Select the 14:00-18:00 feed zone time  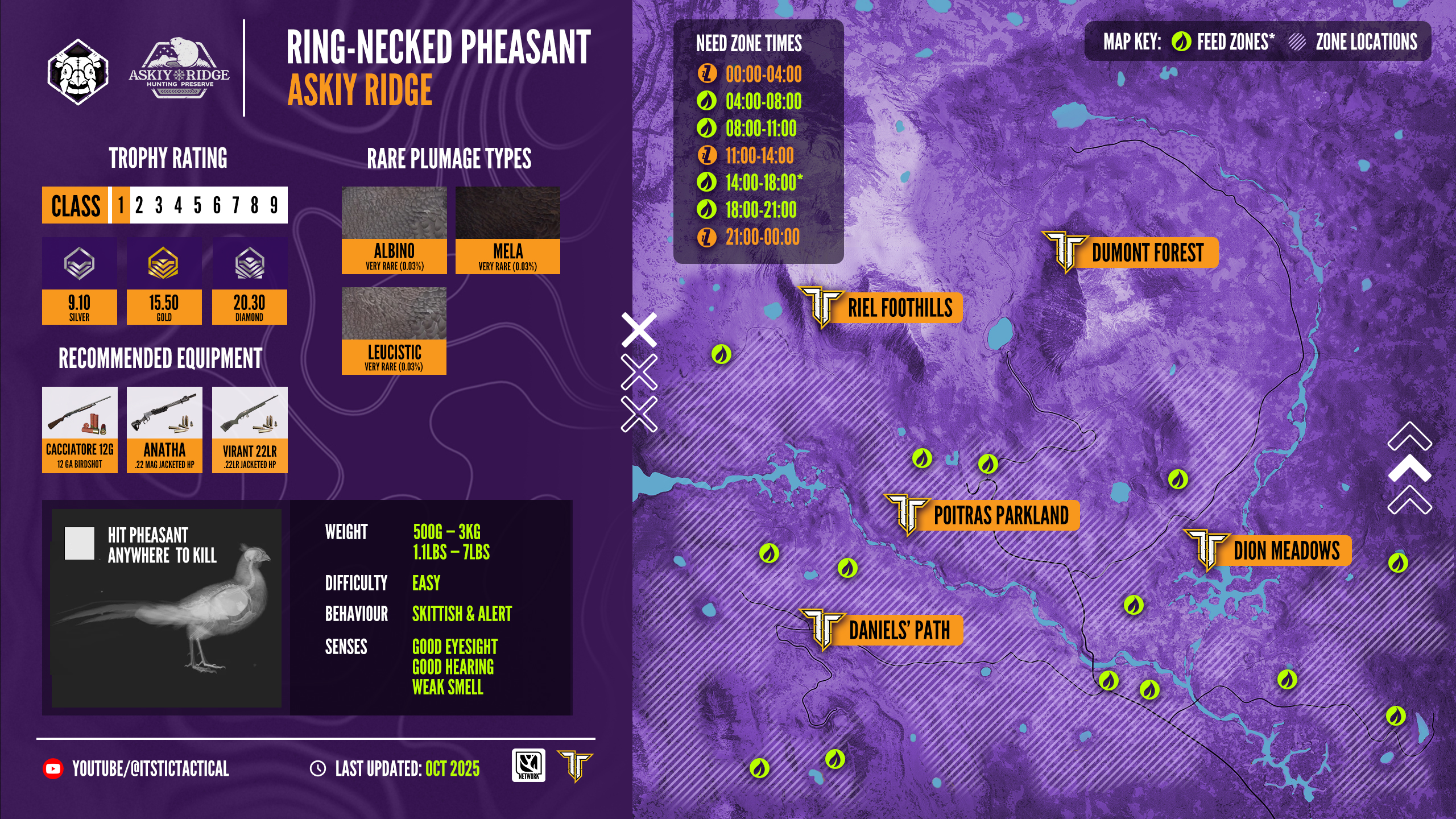coord(751,183)
